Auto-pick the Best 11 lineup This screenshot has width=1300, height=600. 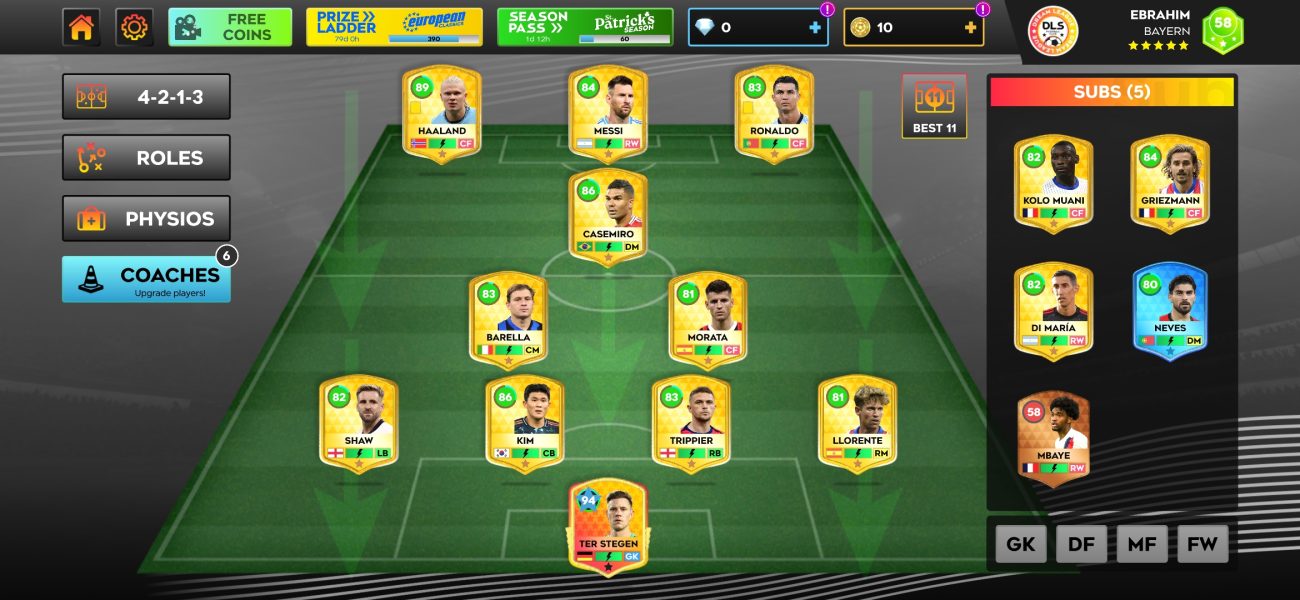click(x=934, y=106)
